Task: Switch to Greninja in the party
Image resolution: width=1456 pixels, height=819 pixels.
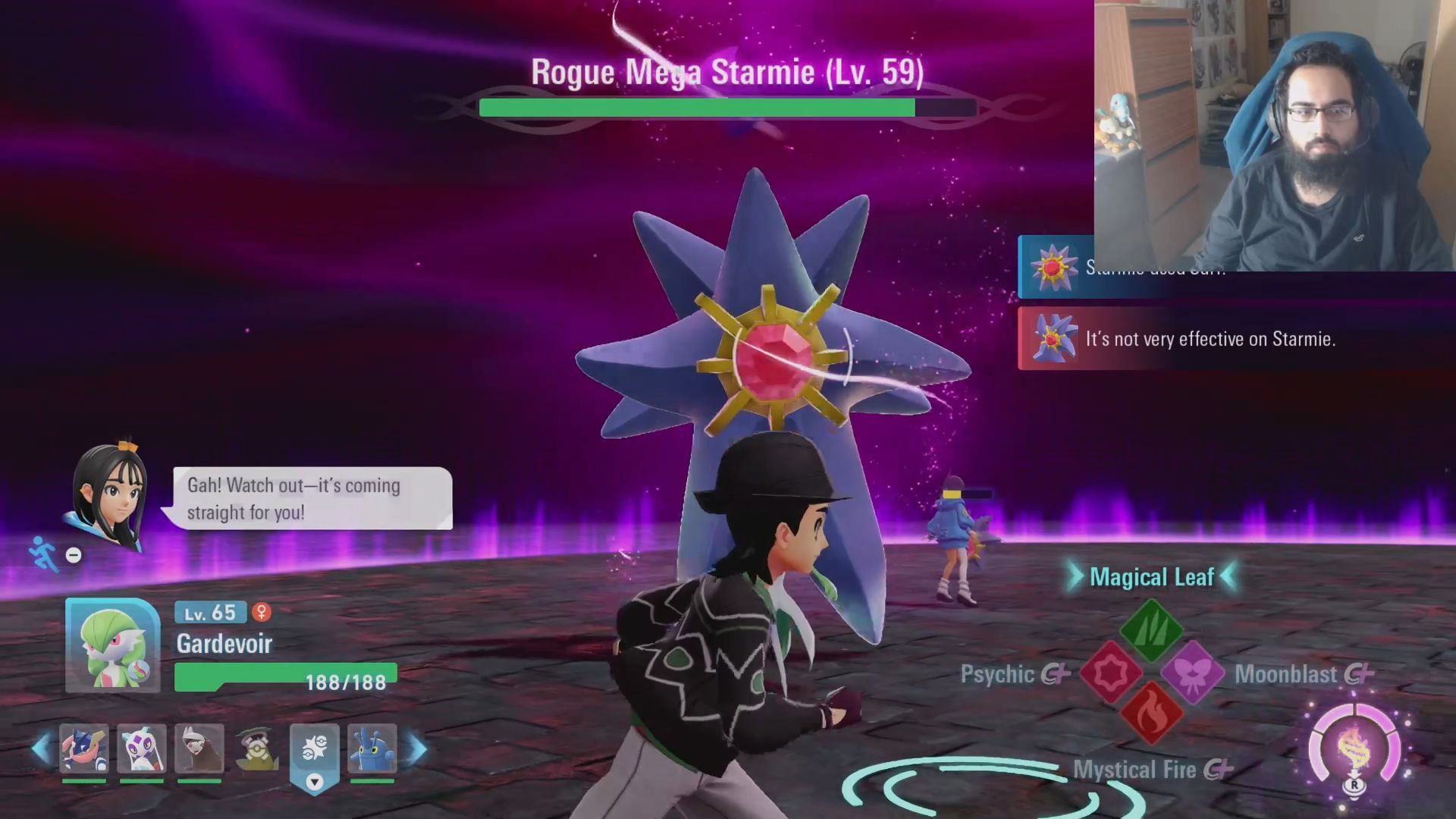Action: pos(84,749)
